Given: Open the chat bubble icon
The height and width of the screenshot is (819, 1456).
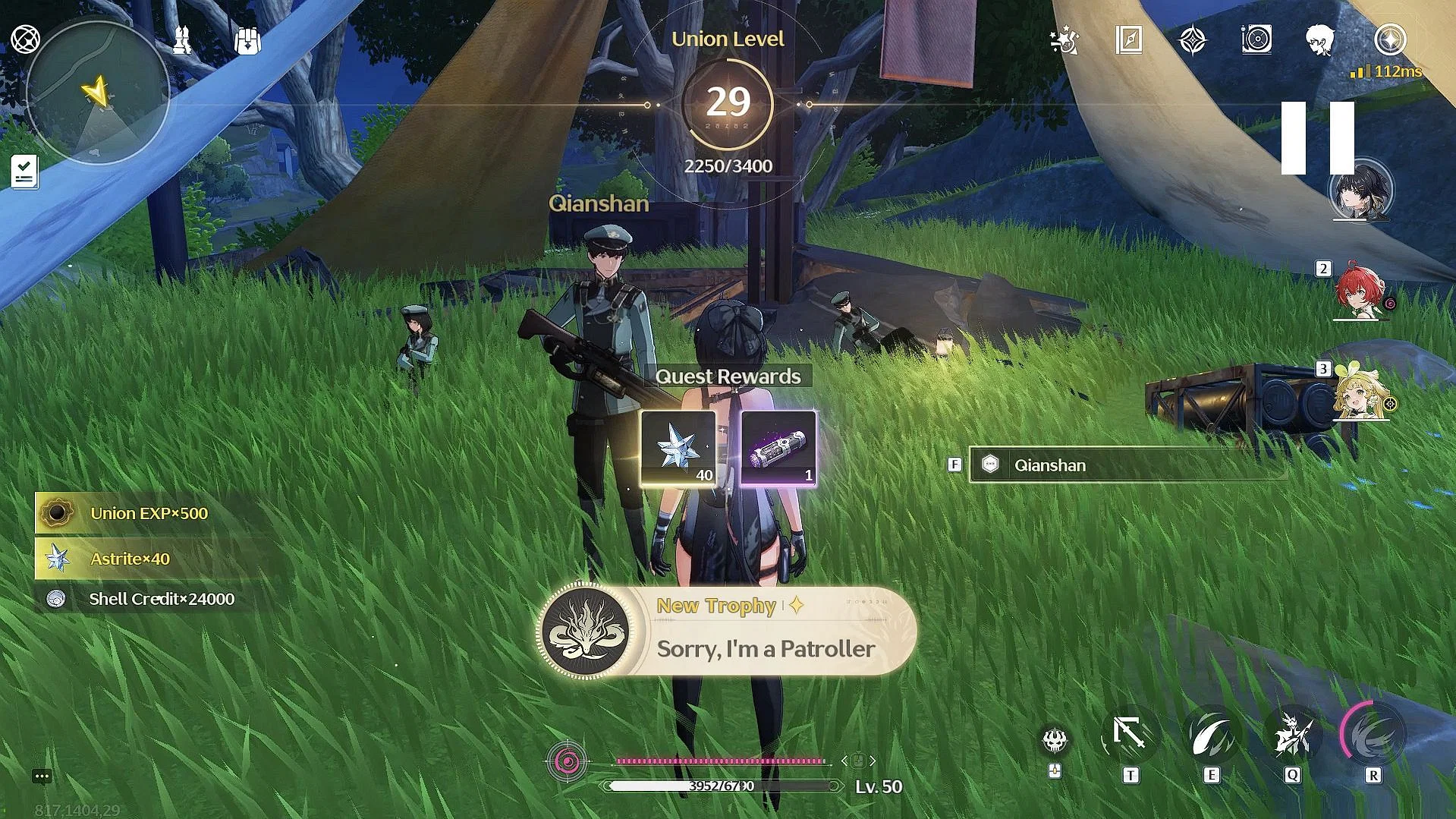Looking at the screenshot, I should point(42,776).
